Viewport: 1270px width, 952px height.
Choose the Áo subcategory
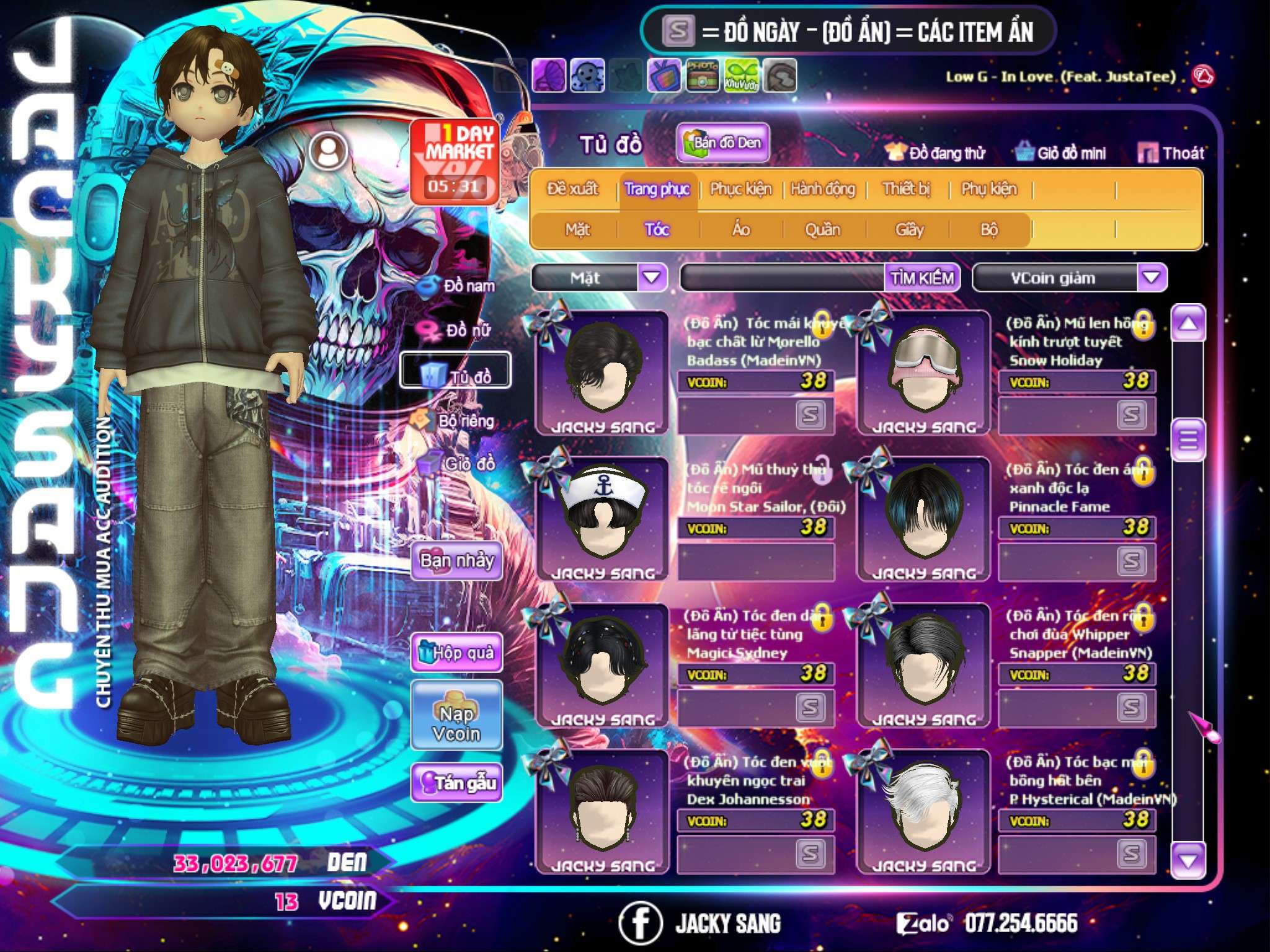[x=741, y=229]
